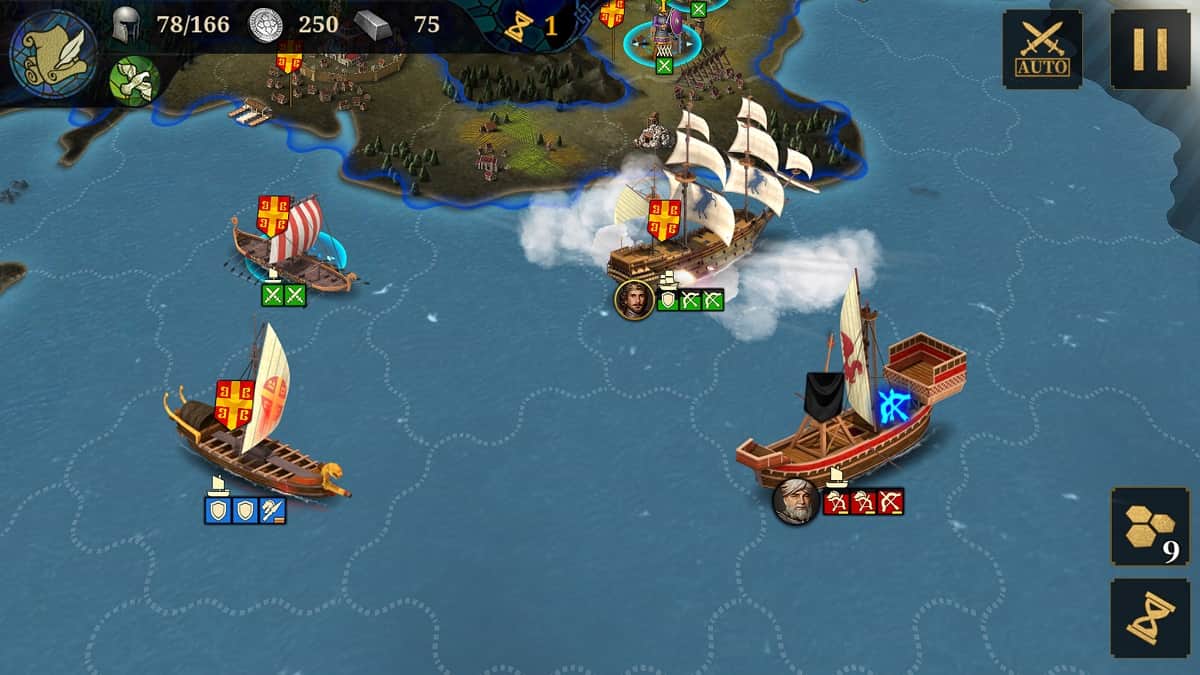Open the hexagon tiles button showing 9
This screenshot has height=675, width=1200.
[x=1150, y=527]
